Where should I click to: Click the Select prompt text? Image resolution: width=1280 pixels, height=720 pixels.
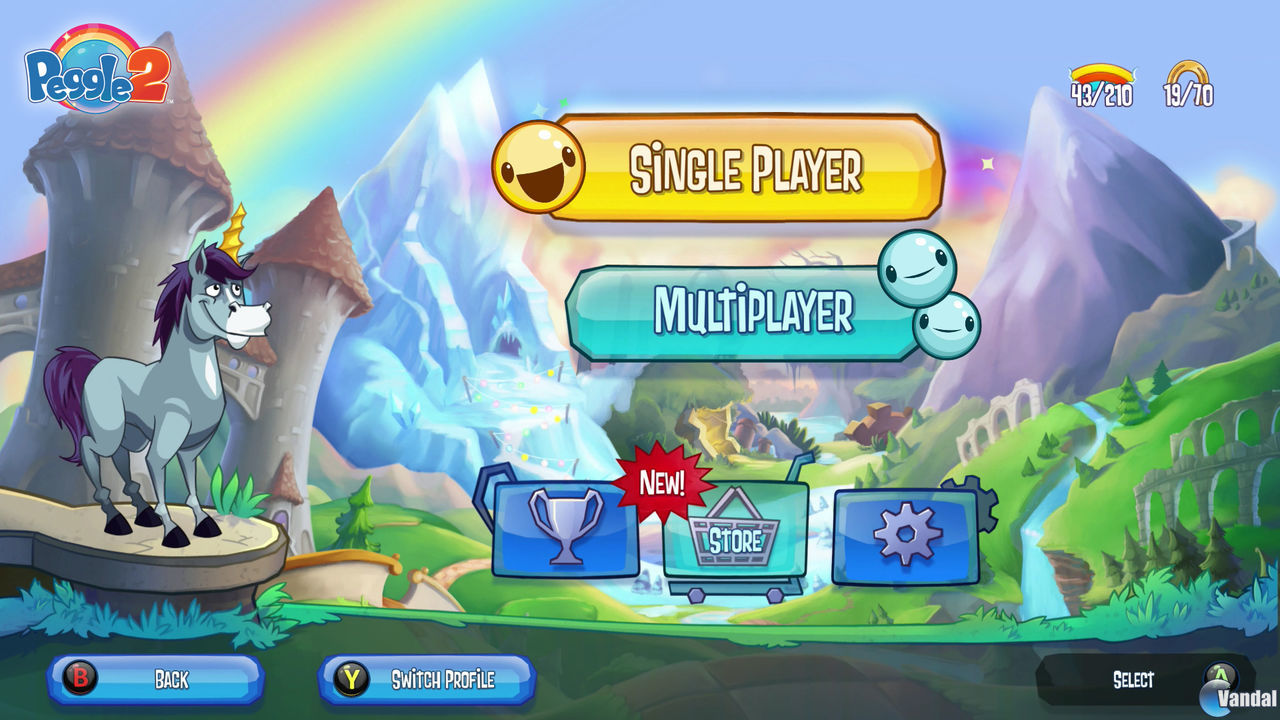1135,680
